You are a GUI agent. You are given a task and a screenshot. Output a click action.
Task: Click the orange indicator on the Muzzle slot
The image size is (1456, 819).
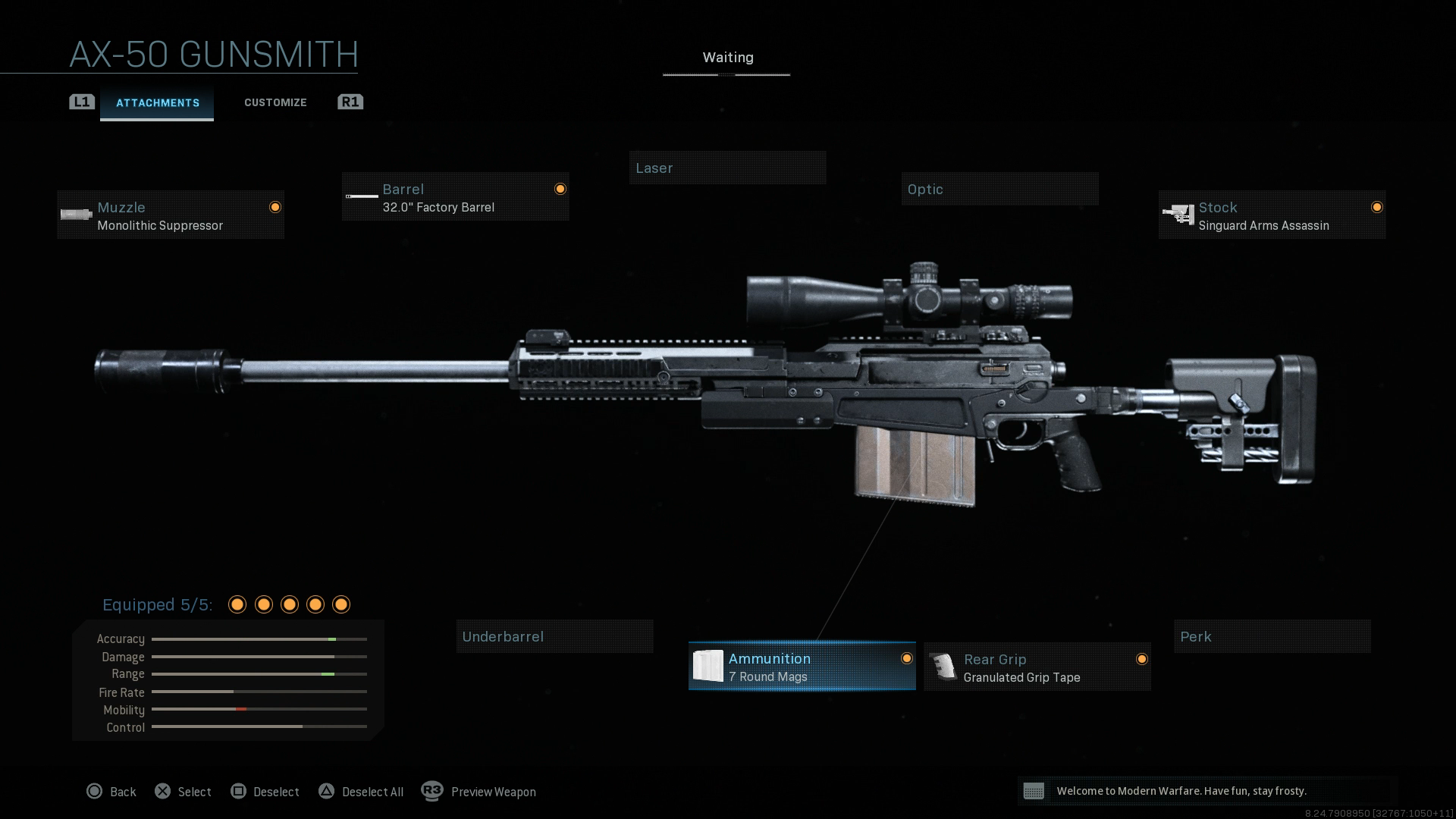click(x=275, y=207)
